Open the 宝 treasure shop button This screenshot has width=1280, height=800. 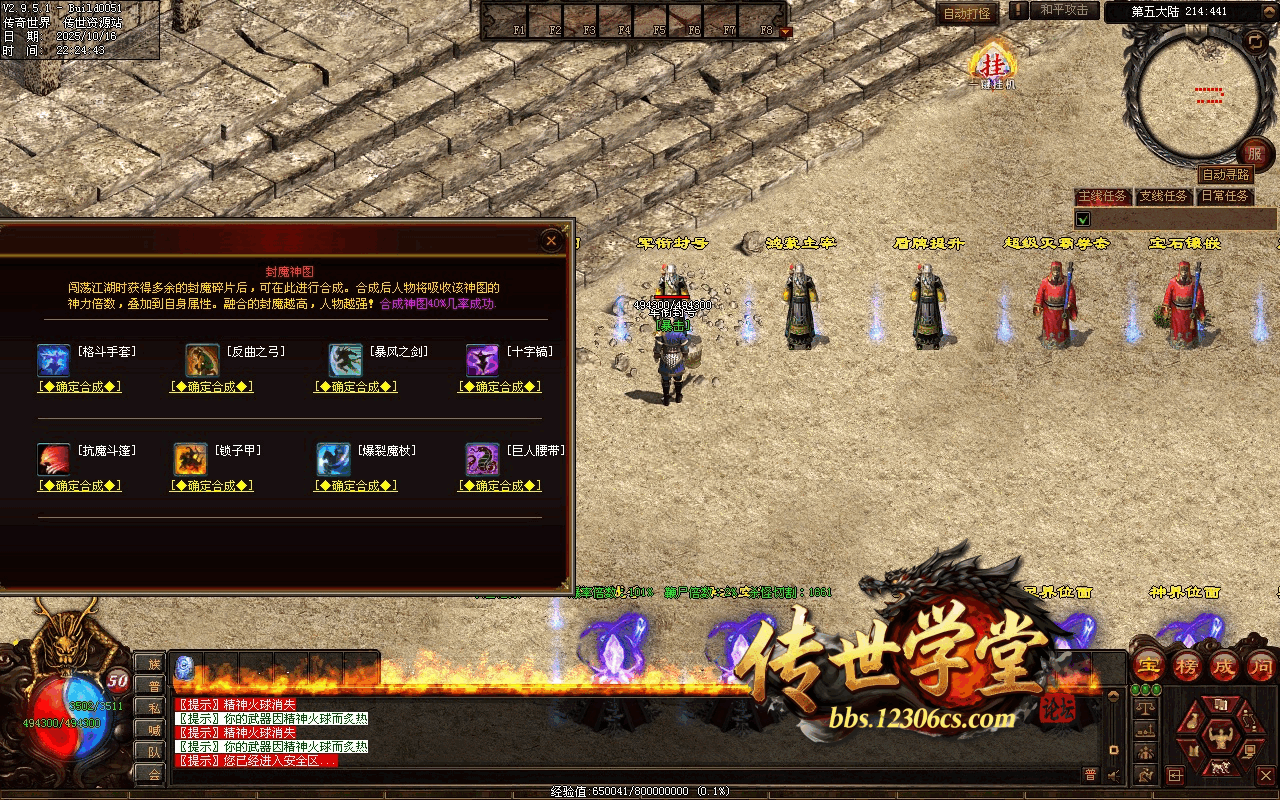click(x=1150, y=665)
